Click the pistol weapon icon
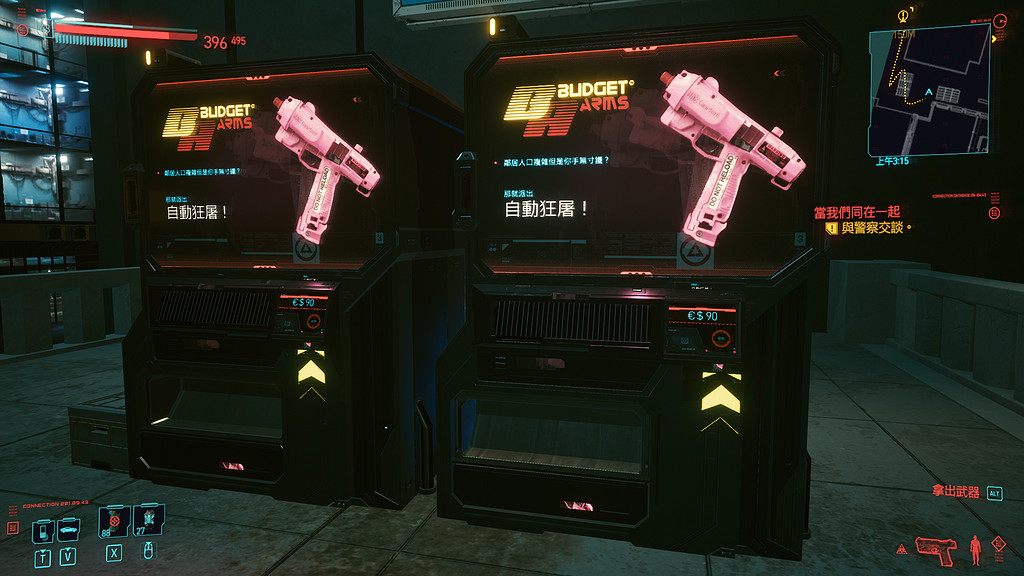The image size is (1024, 576). click(935, 546)
